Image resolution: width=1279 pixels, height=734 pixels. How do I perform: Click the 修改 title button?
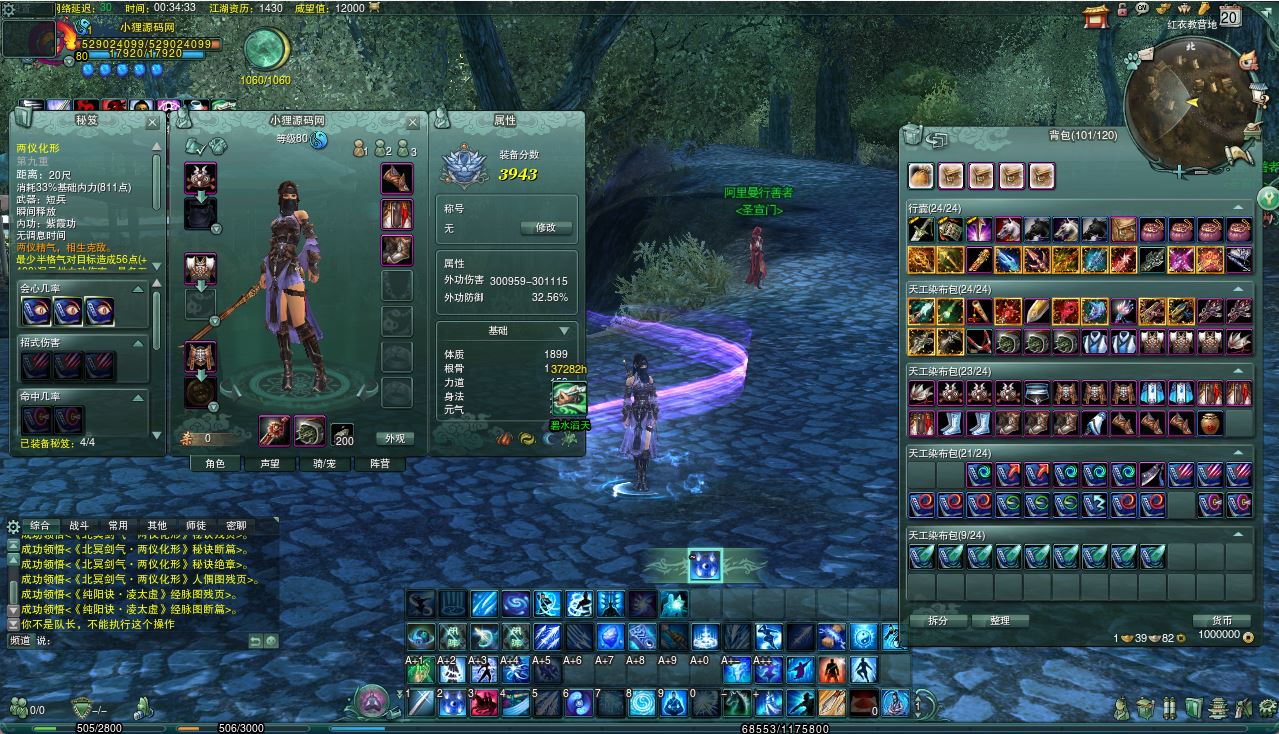pos(546,228)
